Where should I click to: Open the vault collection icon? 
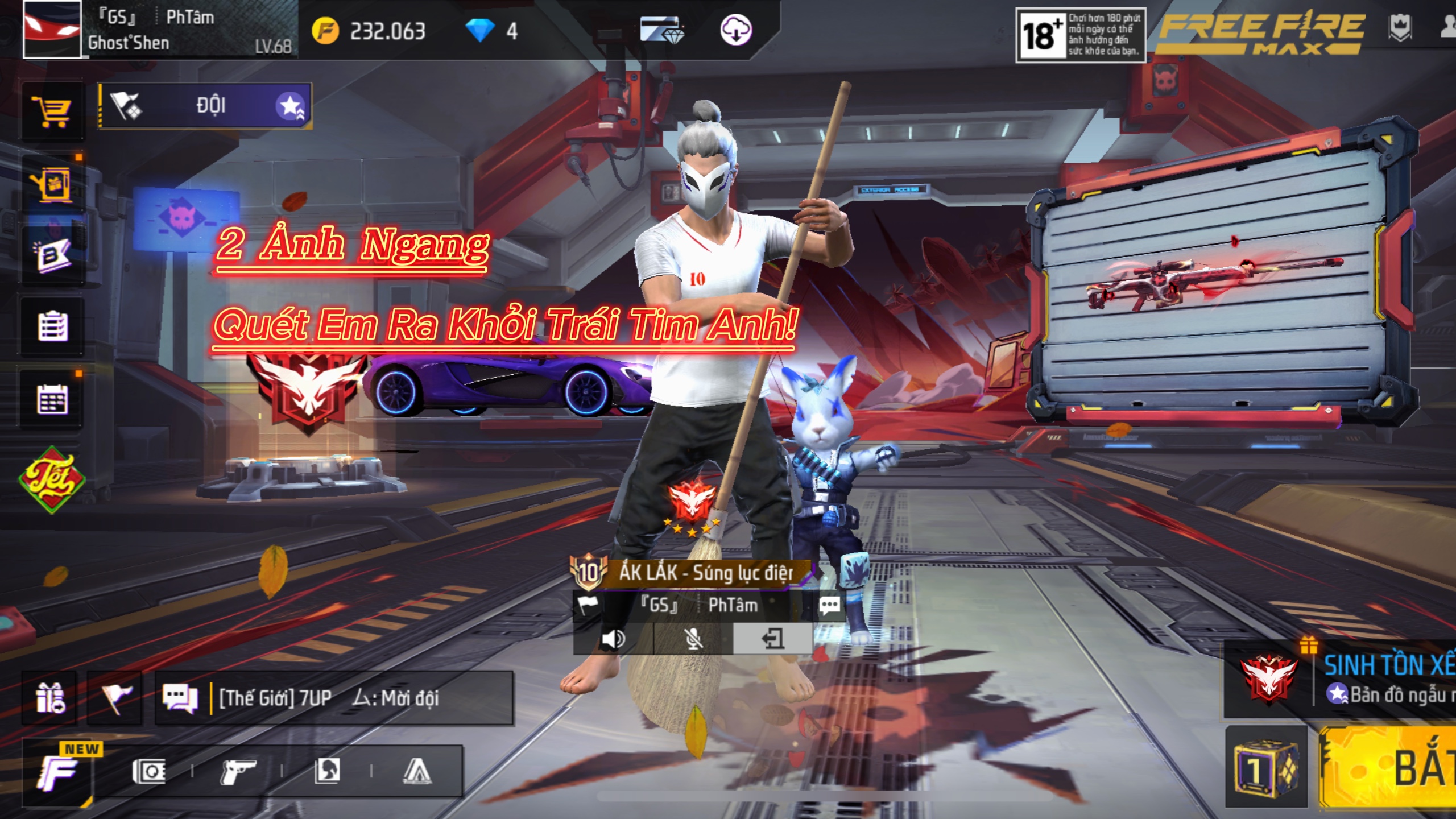point(148,771)
